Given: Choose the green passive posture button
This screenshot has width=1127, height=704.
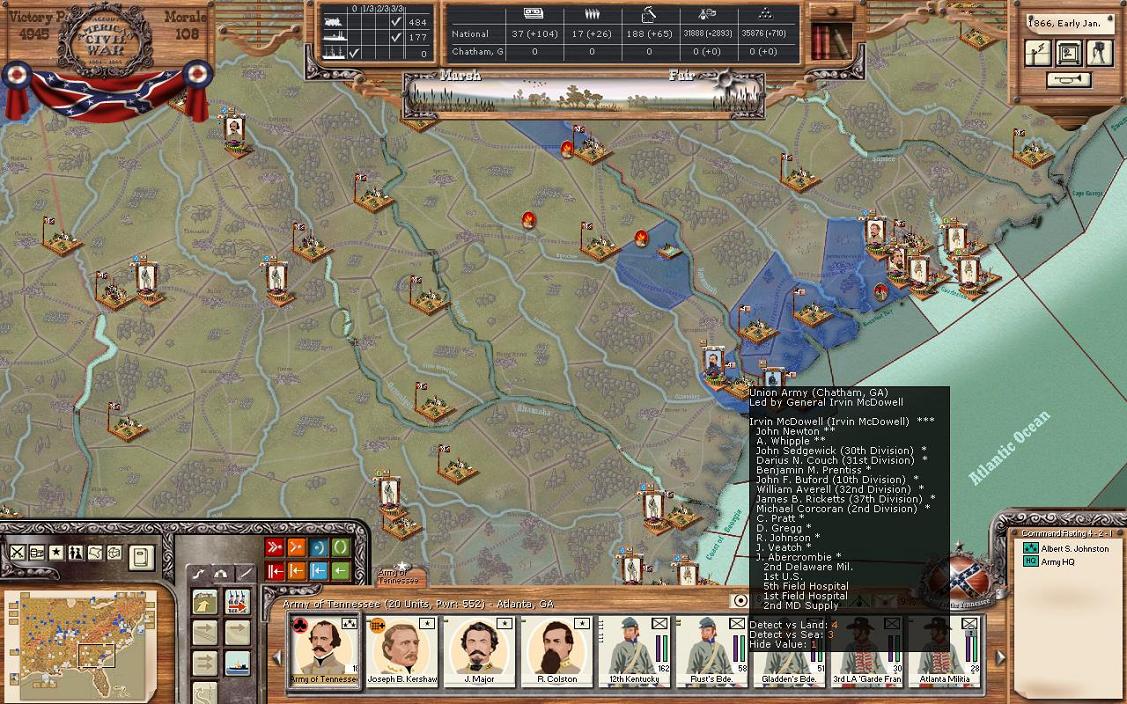Looking at the screenshot, I should [x=341, y=548].
